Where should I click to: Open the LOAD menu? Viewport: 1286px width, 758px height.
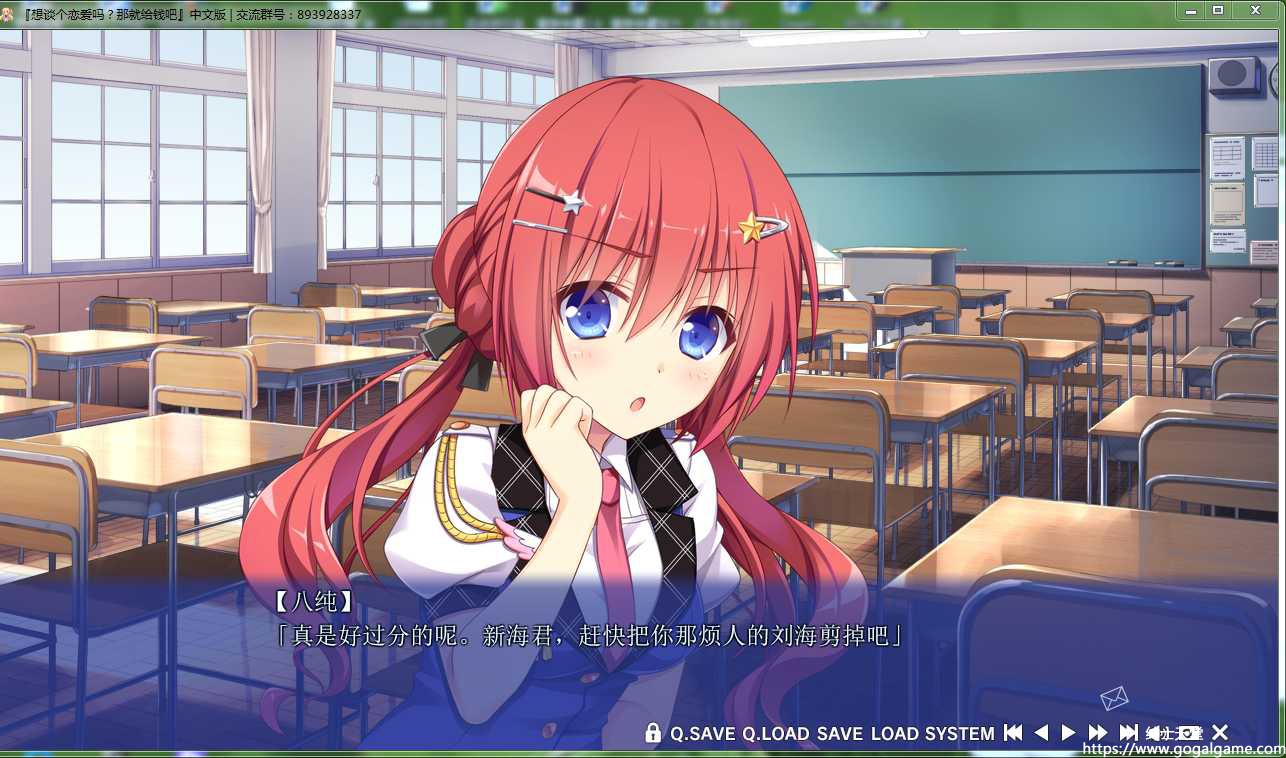click(894, 733)
